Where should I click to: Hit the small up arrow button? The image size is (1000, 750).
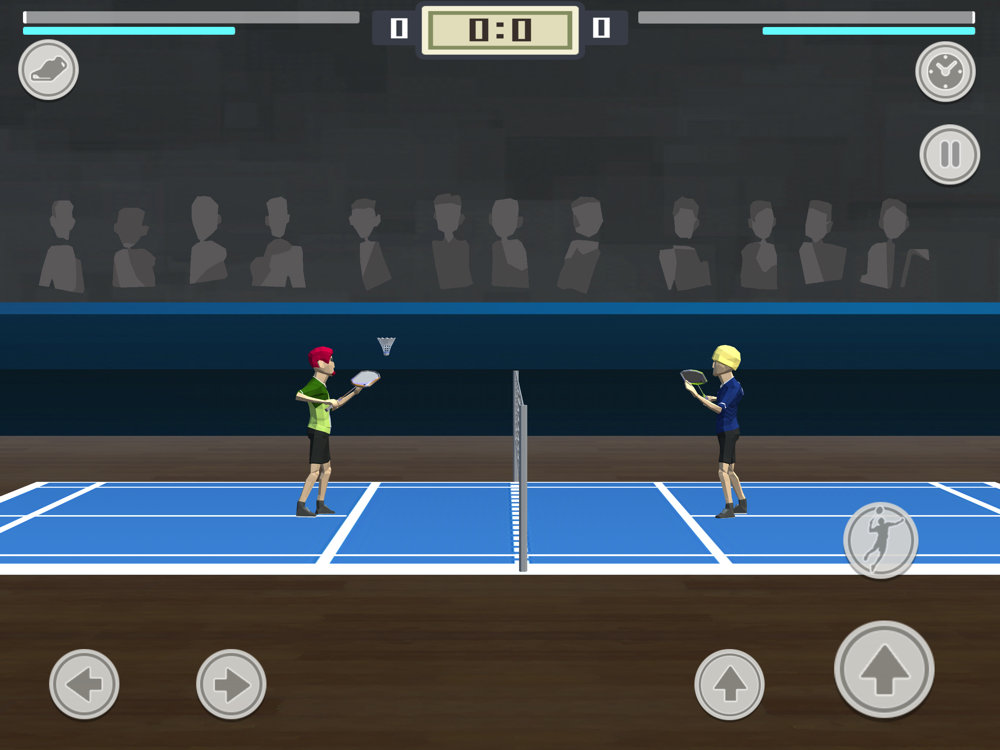click(x=729, y=685)
